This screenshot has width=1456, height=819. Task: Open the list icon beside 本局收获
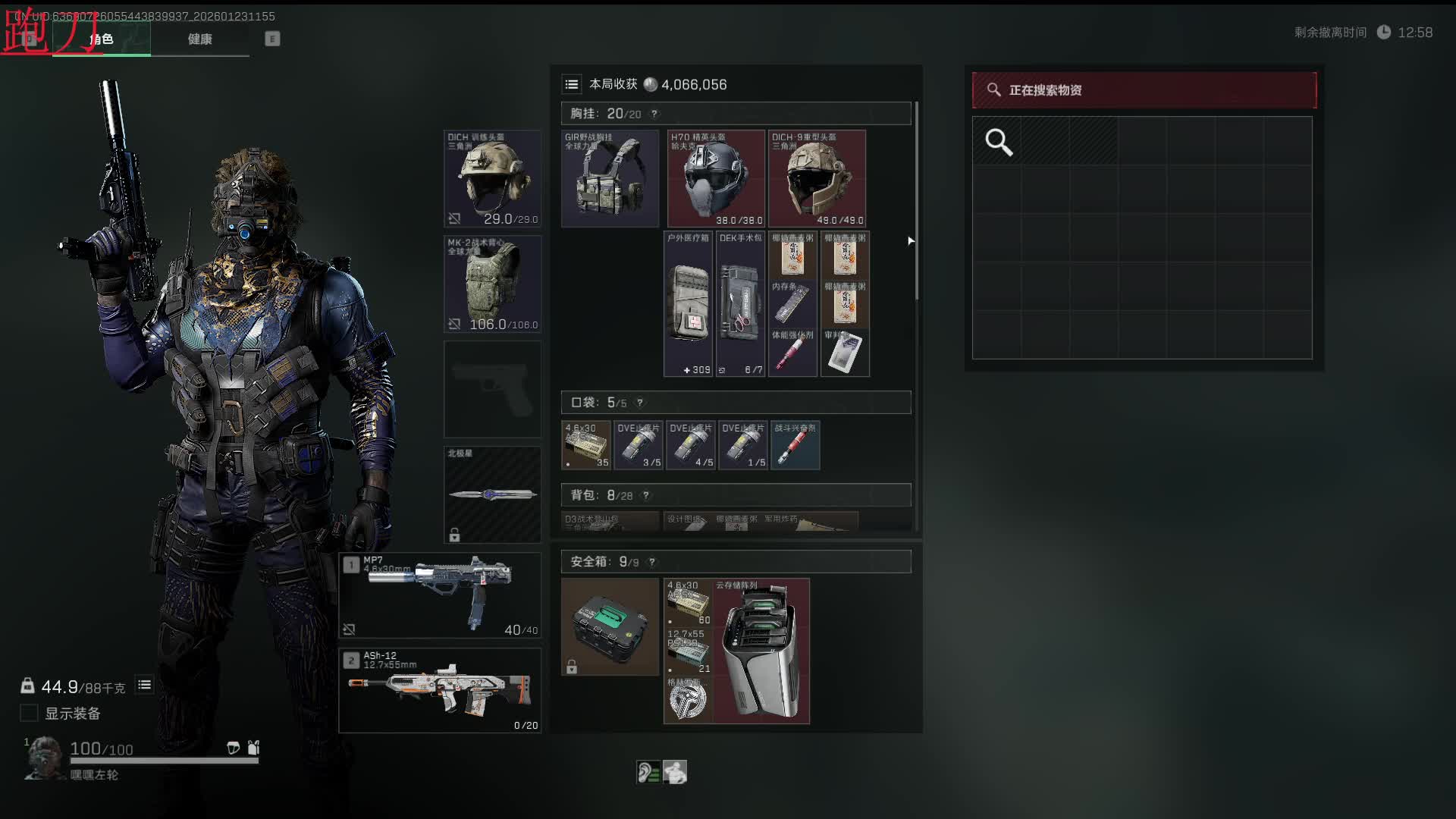pyautogui.click(x=572, y=85)
